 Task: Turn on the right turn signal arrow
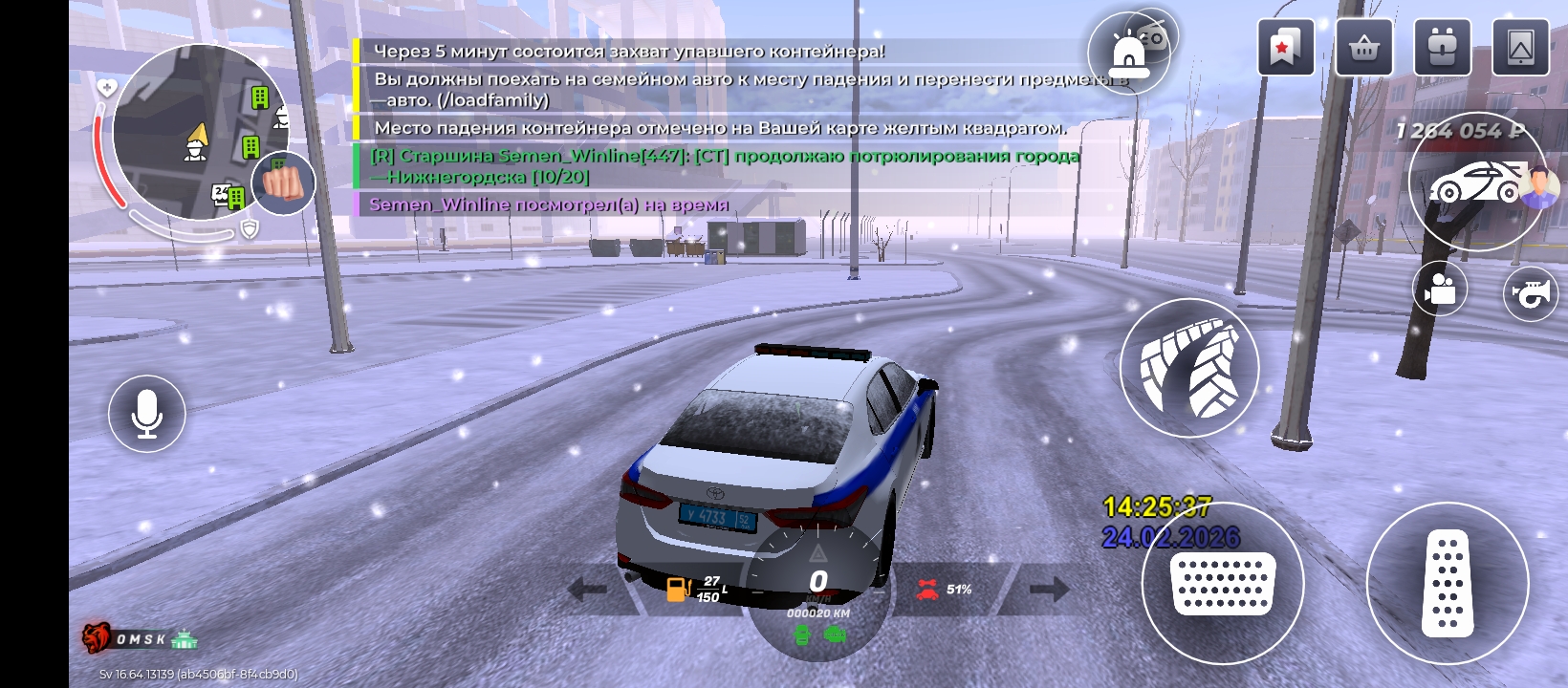[x=1049, y=589]
